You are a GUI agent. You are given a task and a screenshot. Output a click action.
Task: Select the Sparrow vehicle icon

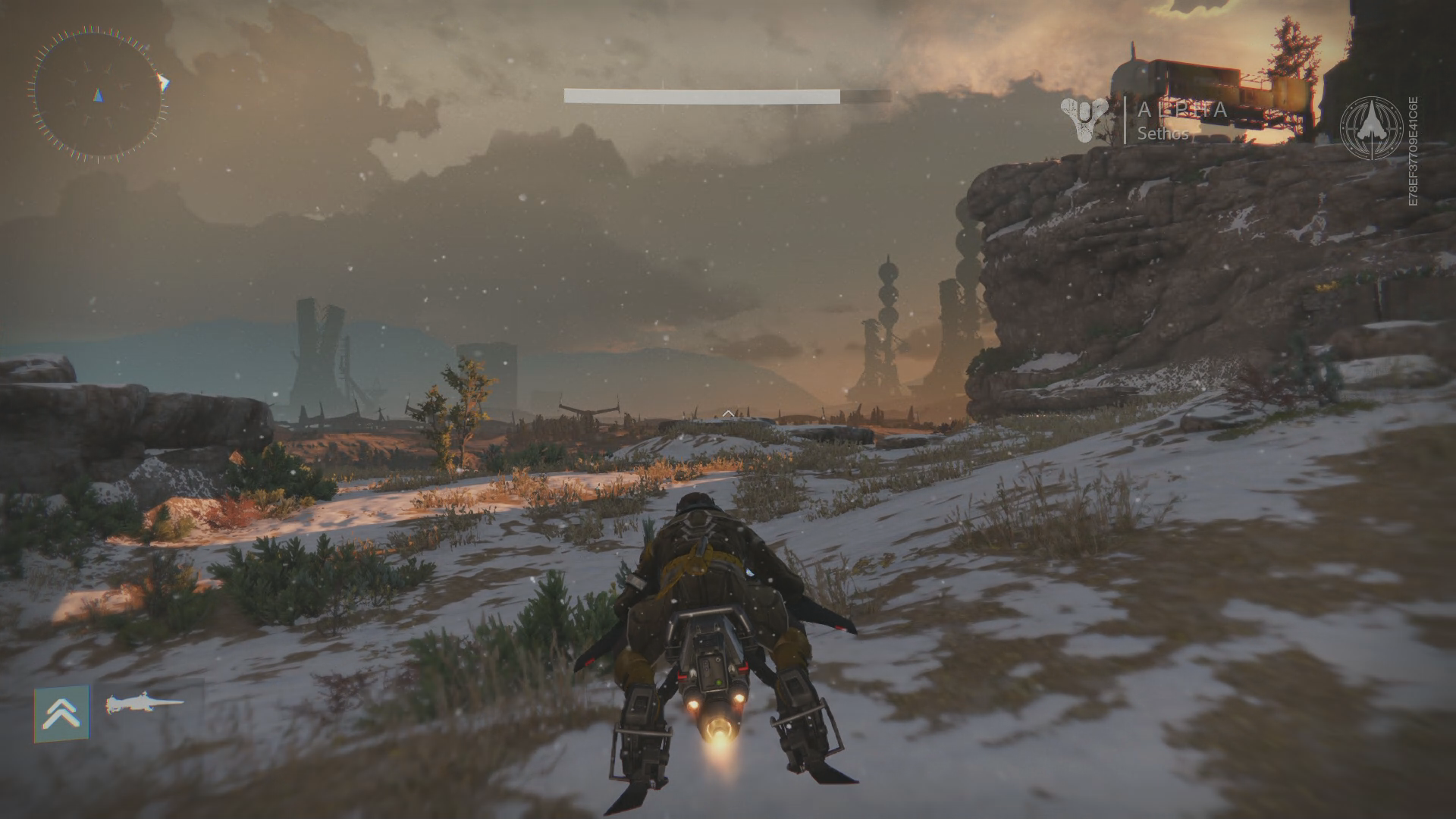coord(145,704)
